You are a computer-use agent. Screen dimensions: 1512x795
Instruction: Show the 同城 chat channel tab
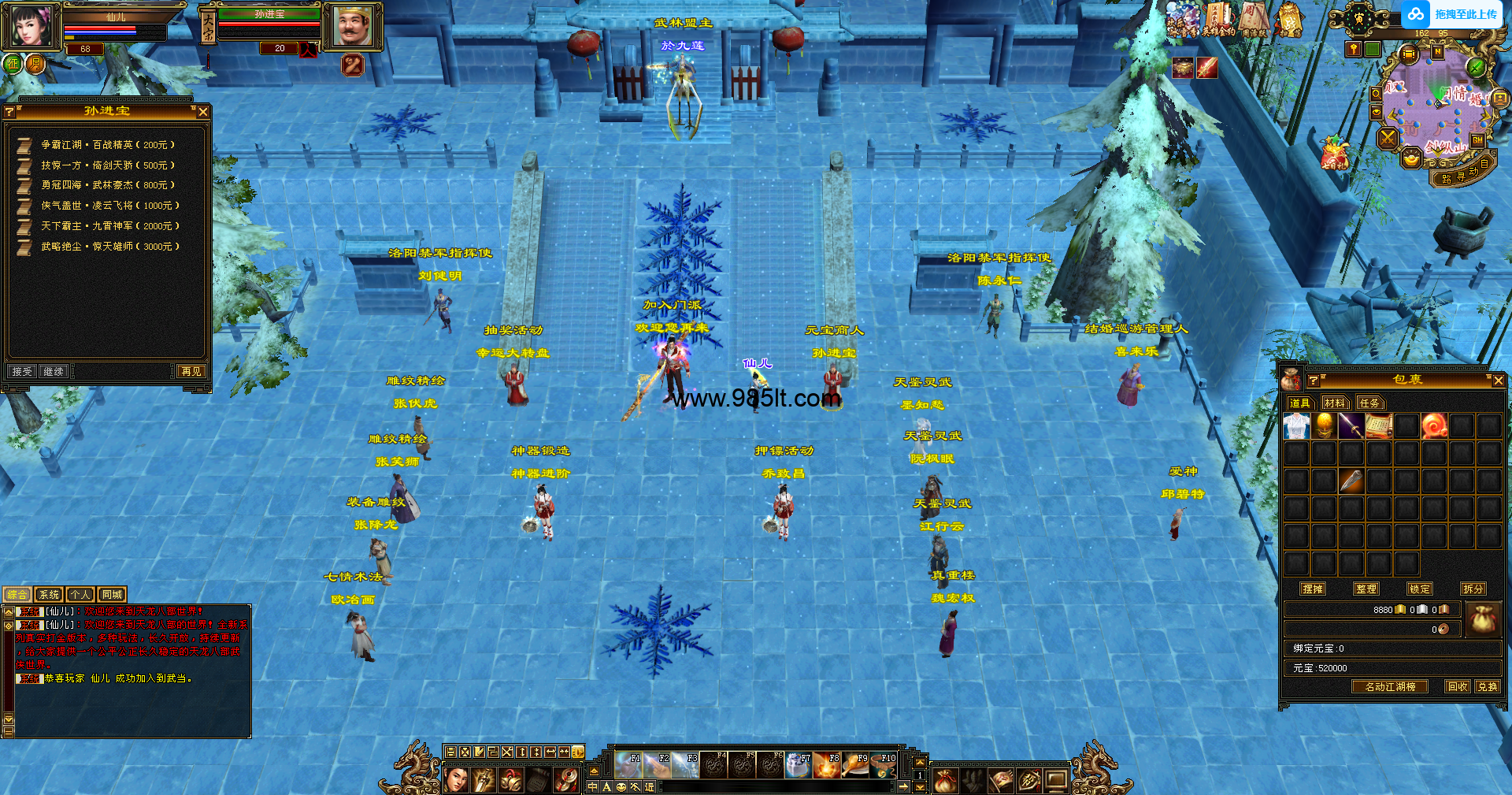tap(112, 595)
